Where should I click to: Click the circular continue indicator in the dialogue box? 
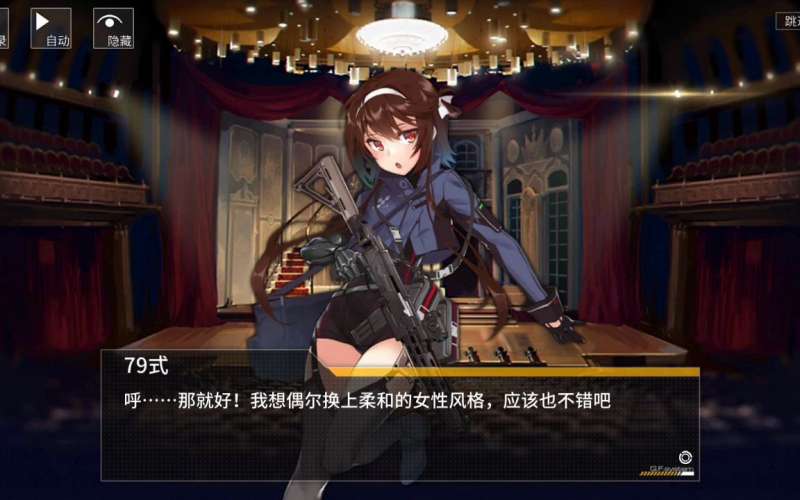[685, 456]
